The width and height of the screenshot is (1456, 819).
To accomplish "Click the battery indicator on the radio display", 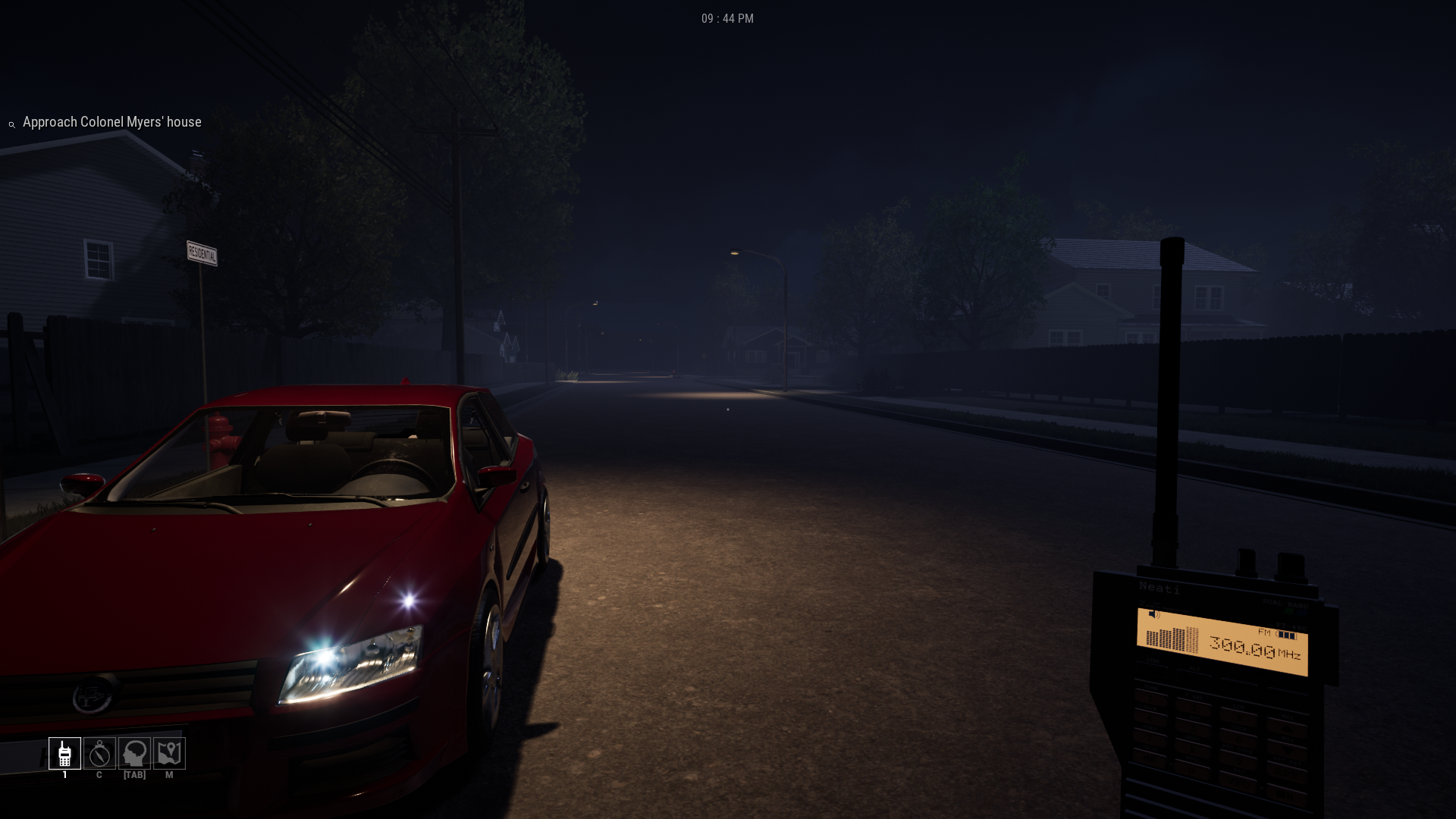I will click(x=1287, y=635).
